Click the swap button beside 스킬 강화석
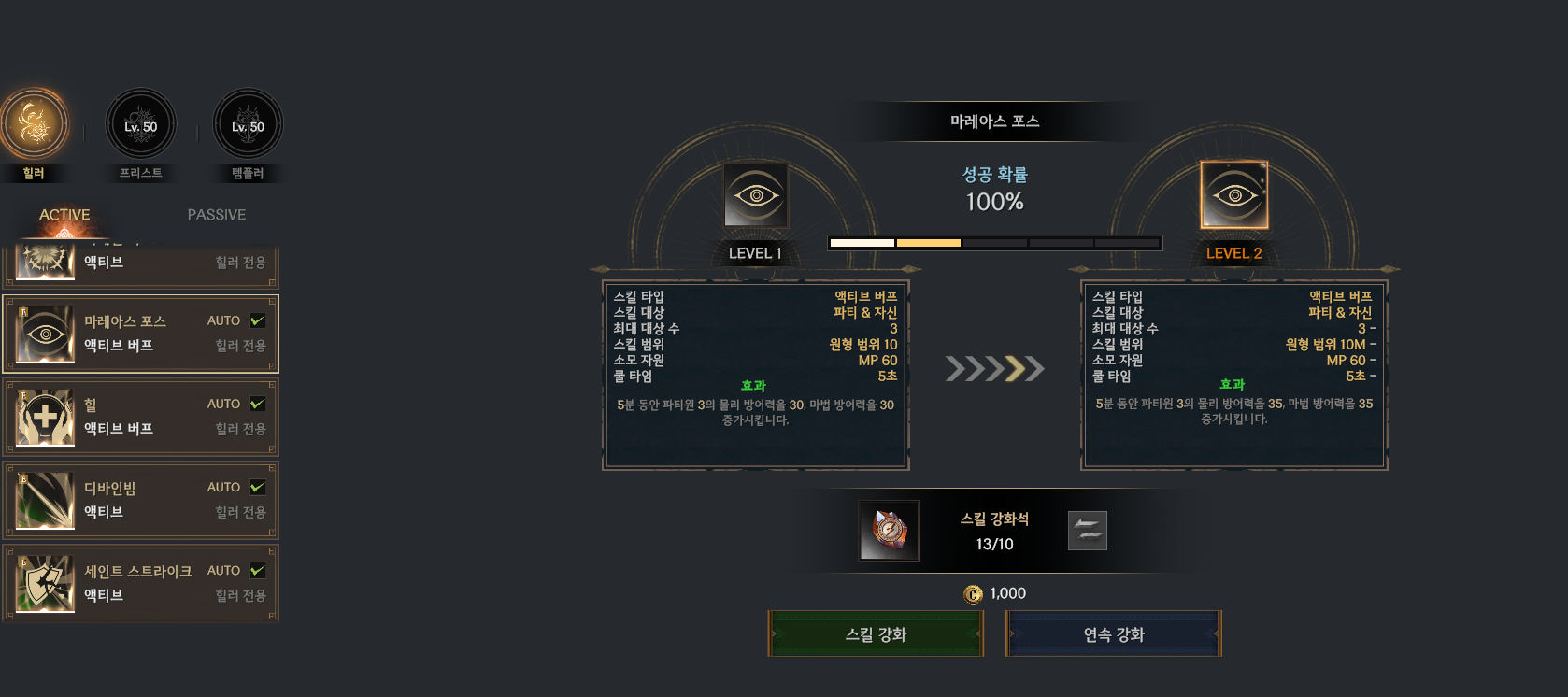 pos(1088,531)
